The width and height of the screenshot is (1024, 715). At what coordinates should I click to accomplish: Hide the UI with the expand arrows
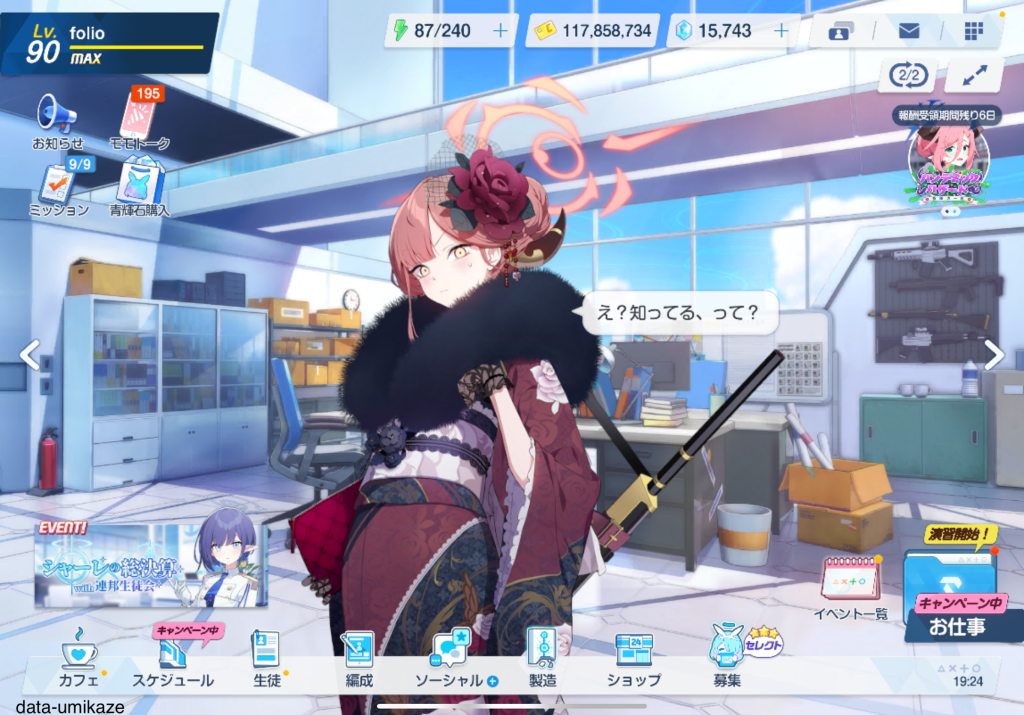pyautogui.click(x=973, y=75)
